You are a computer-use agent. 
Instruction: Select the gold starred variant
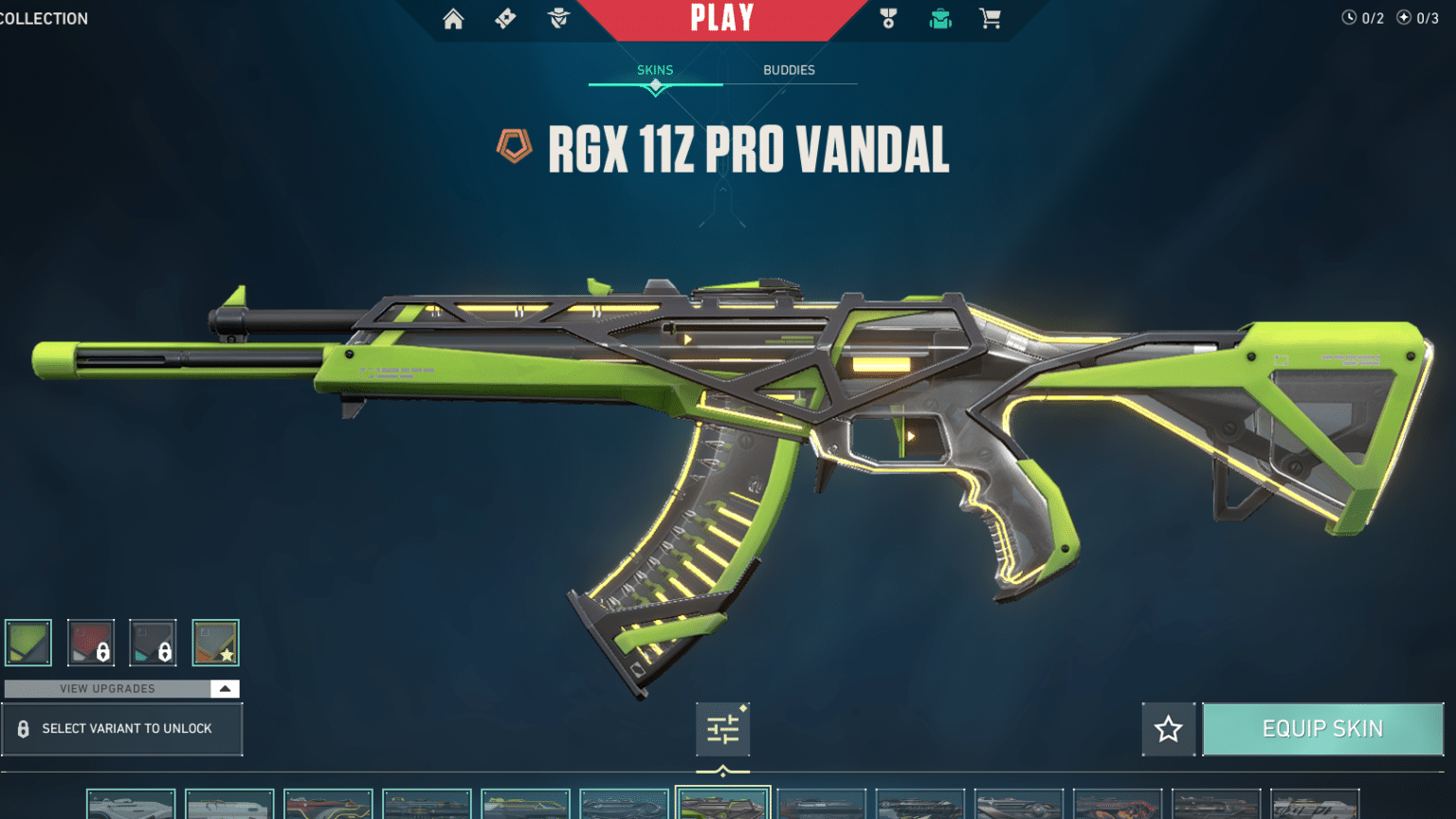click(215, 642)
